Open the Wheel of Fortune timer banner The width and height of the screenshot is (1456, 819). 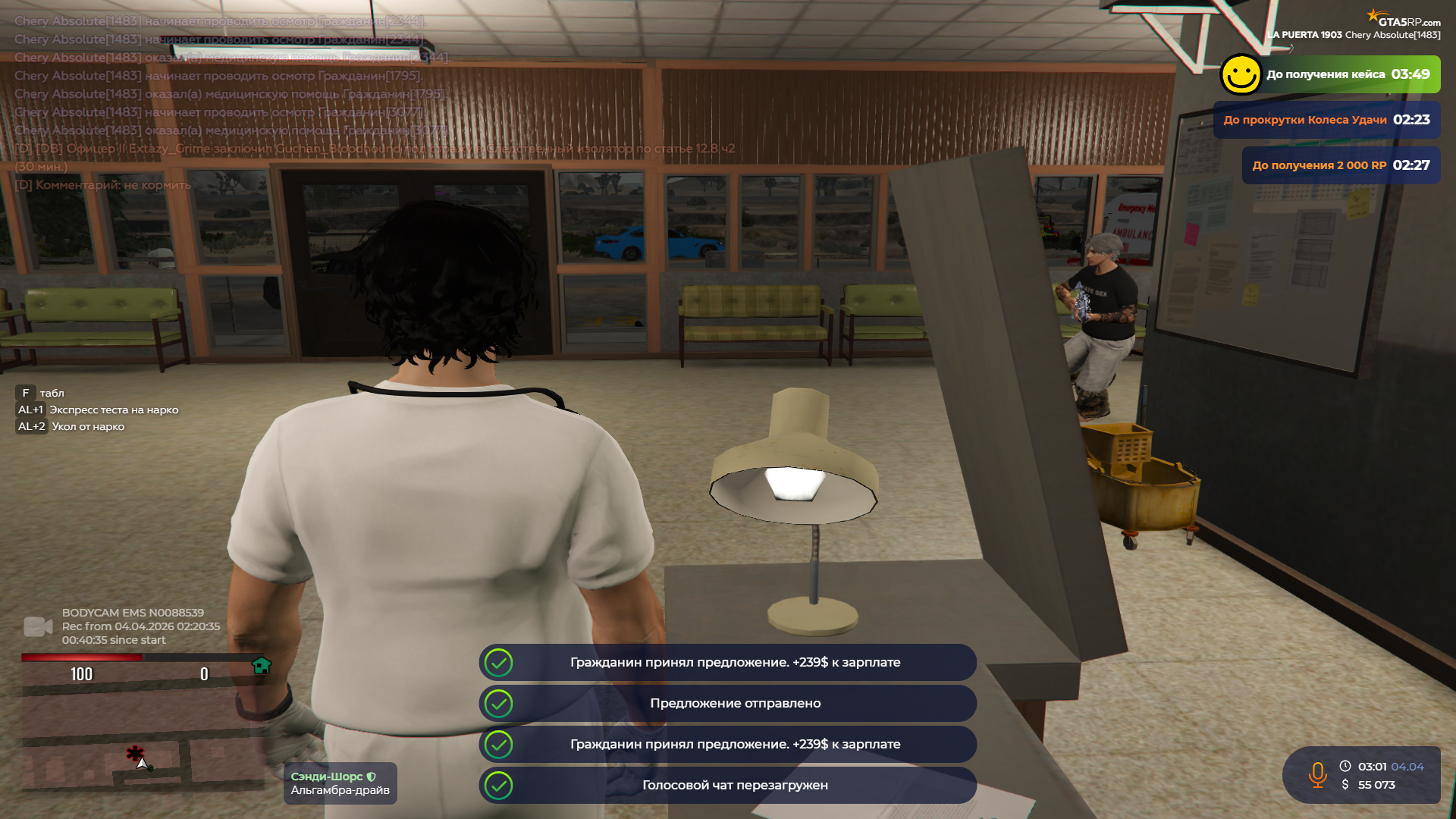(x=1326, y=120)
